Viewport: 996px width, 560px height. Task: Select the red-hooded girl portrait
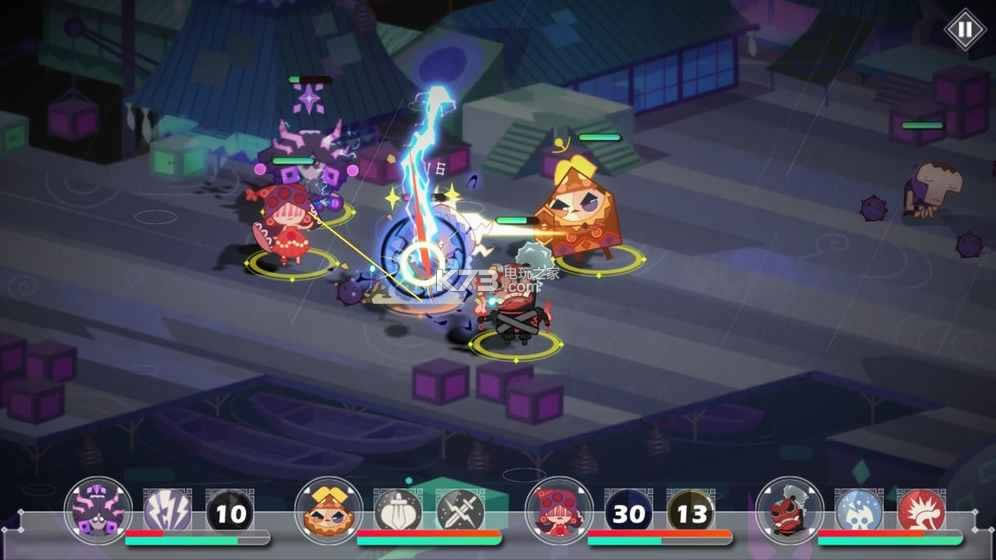pos(559,510)
